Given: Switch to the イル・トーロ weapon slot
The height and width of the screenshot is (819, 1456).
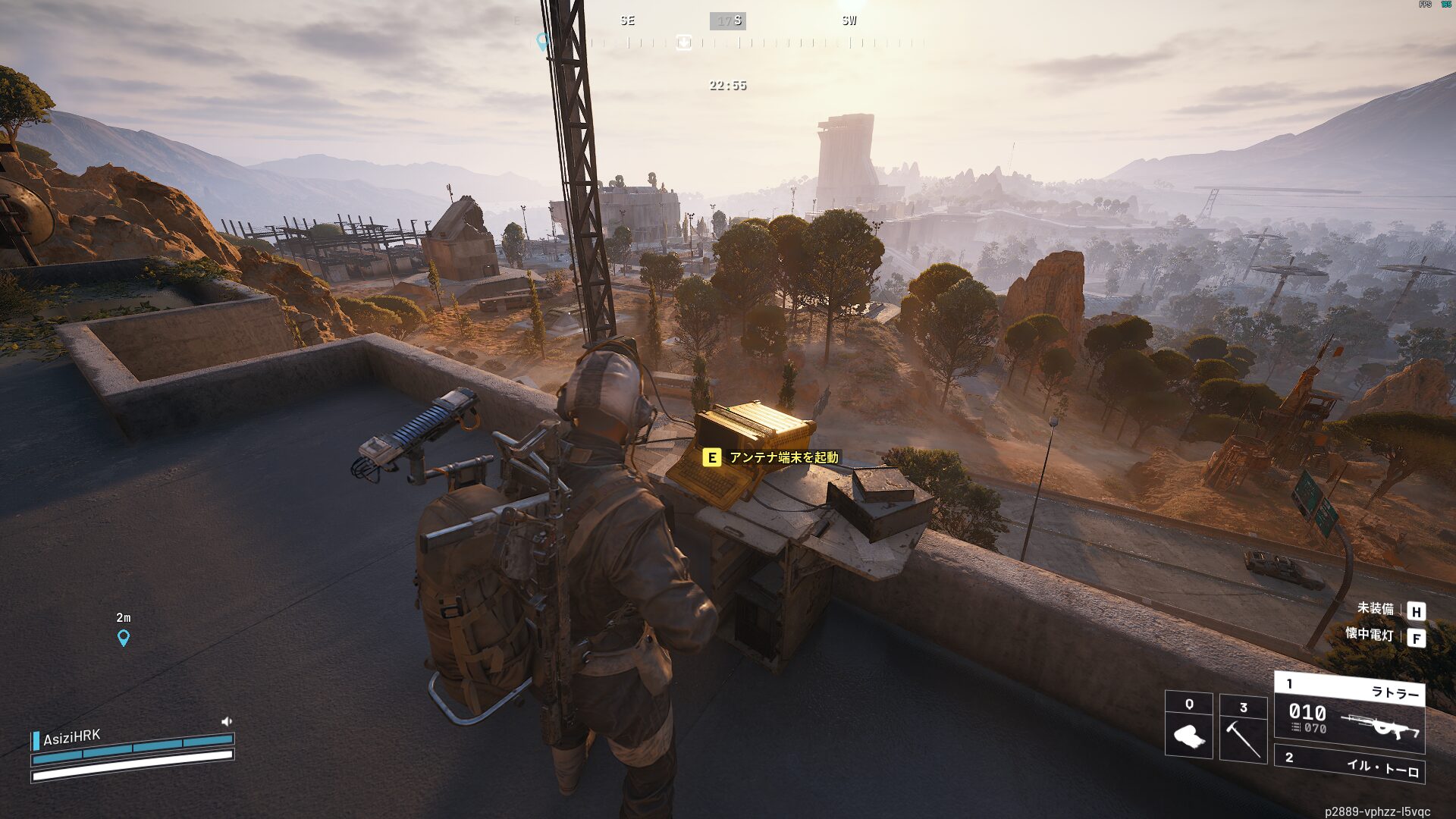Looking at the screenshot, I should pyautogui.click(x=1349, y=764).
